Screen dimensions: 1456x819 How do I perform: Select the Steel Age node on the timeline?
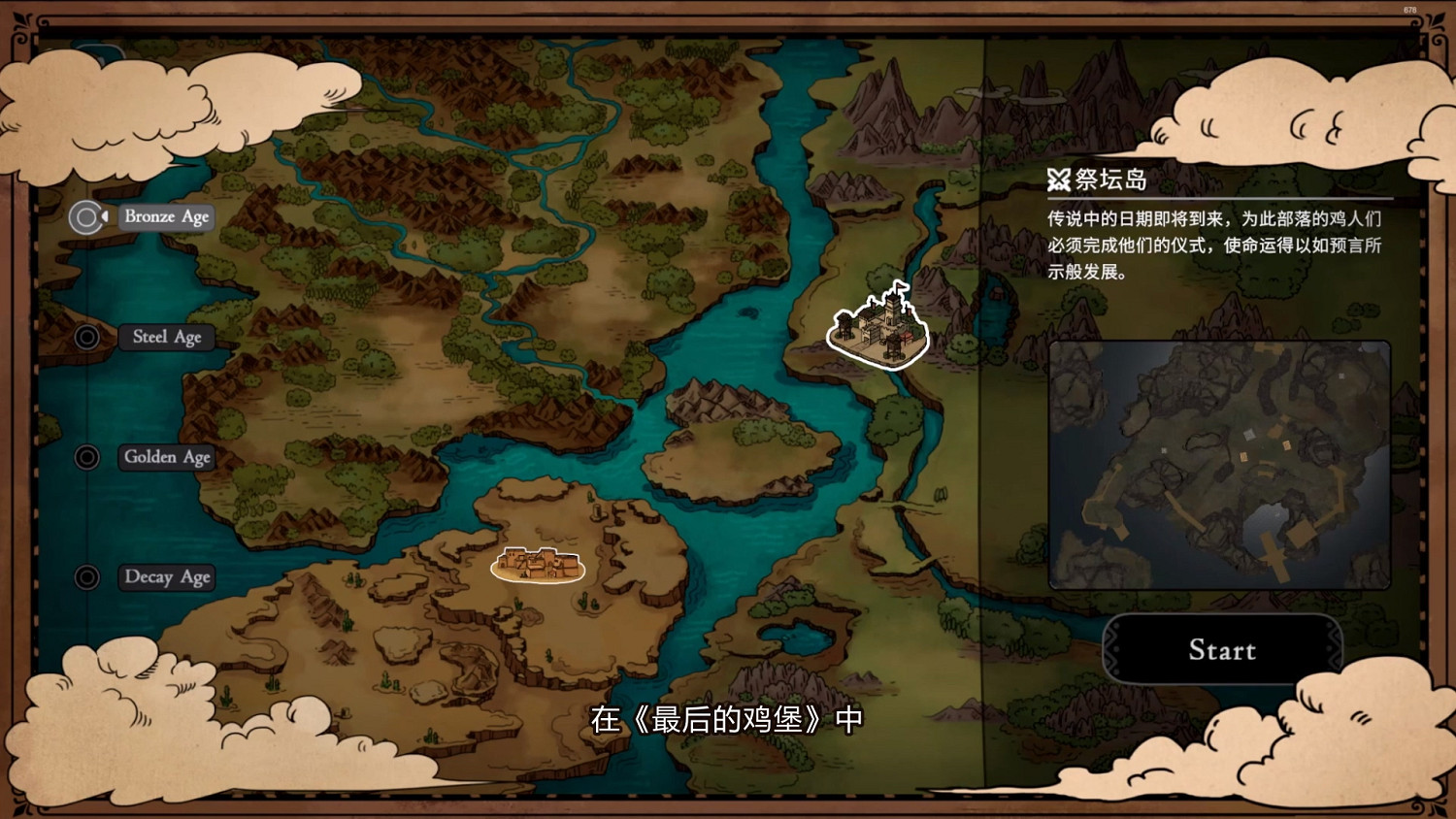86,337
